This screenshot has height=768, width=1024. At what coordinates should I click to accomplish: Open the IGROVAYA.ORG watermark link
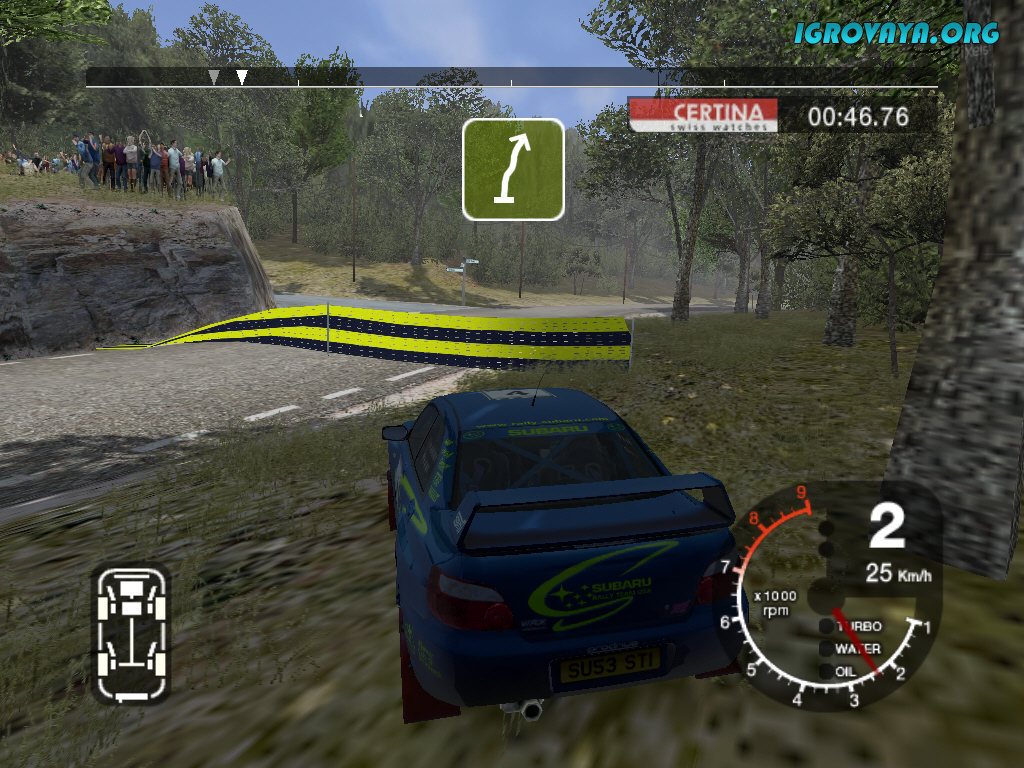pyautogui.click(x=897, y=33)
